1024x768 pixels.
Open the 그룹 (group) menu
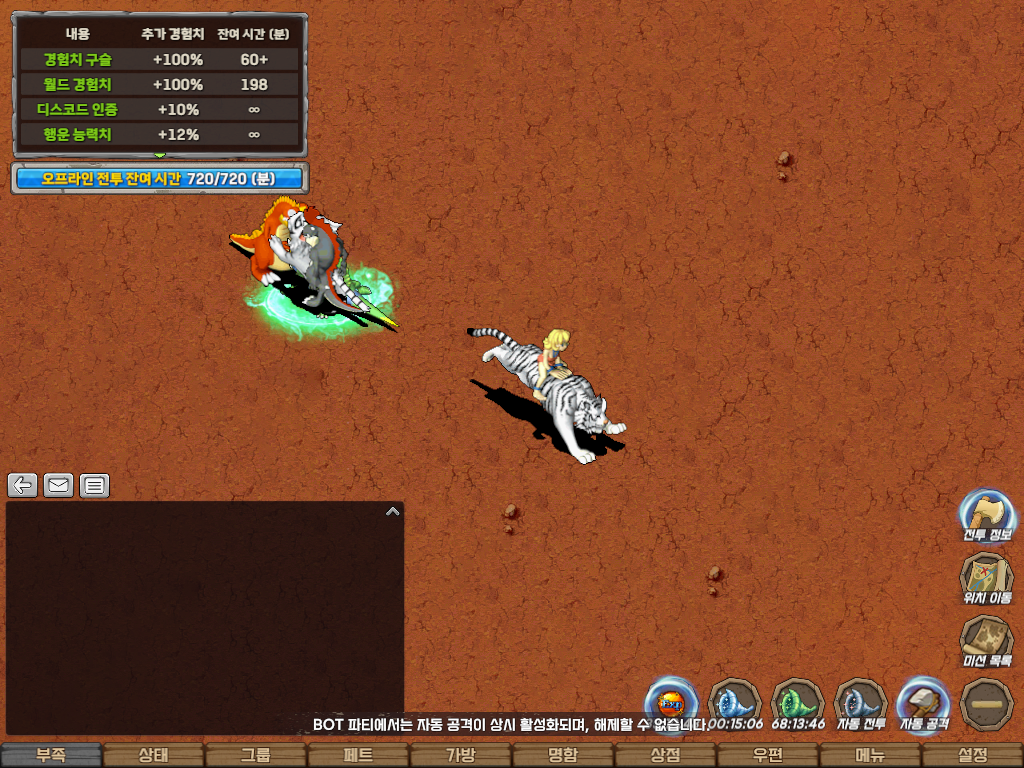tap(256, 755)
